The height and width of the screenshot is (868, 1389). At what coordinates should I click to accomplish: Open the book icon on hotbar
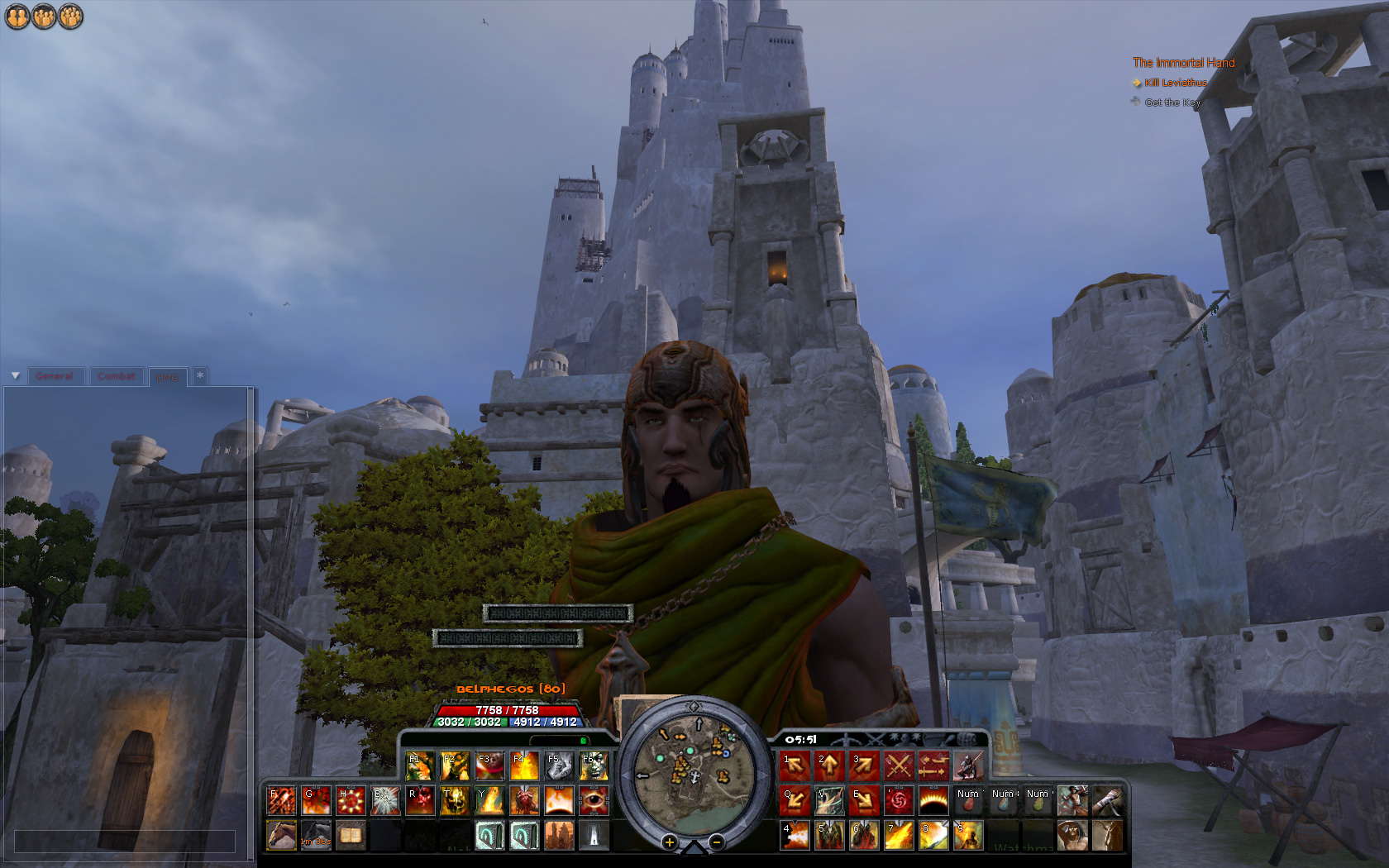(351, 835)
